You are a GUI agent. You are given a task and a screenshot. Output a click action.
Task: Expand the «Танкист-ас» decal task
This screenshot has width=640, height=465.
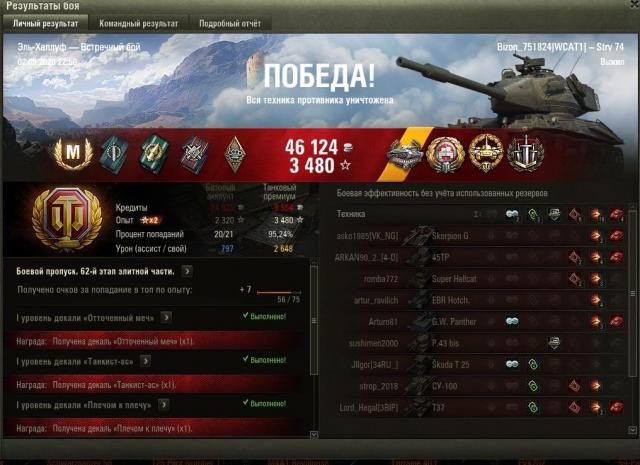tap(146, 360)
